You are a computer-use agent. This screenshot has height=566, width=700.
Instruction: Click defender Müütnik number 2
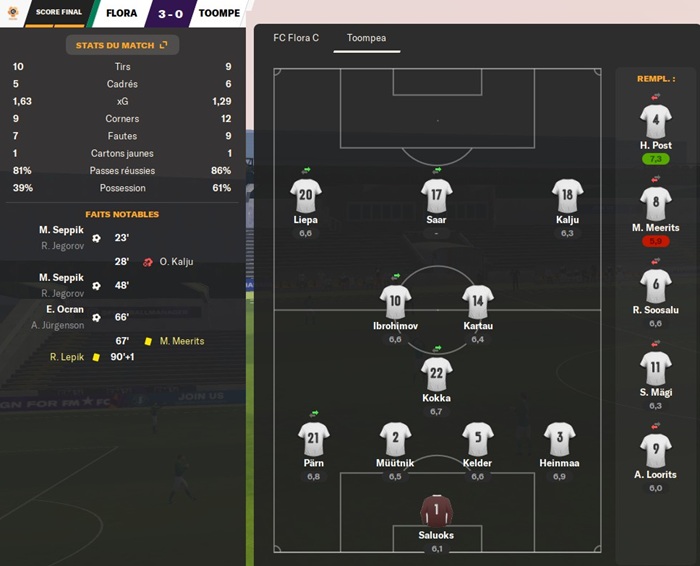[x=395, y=438]
